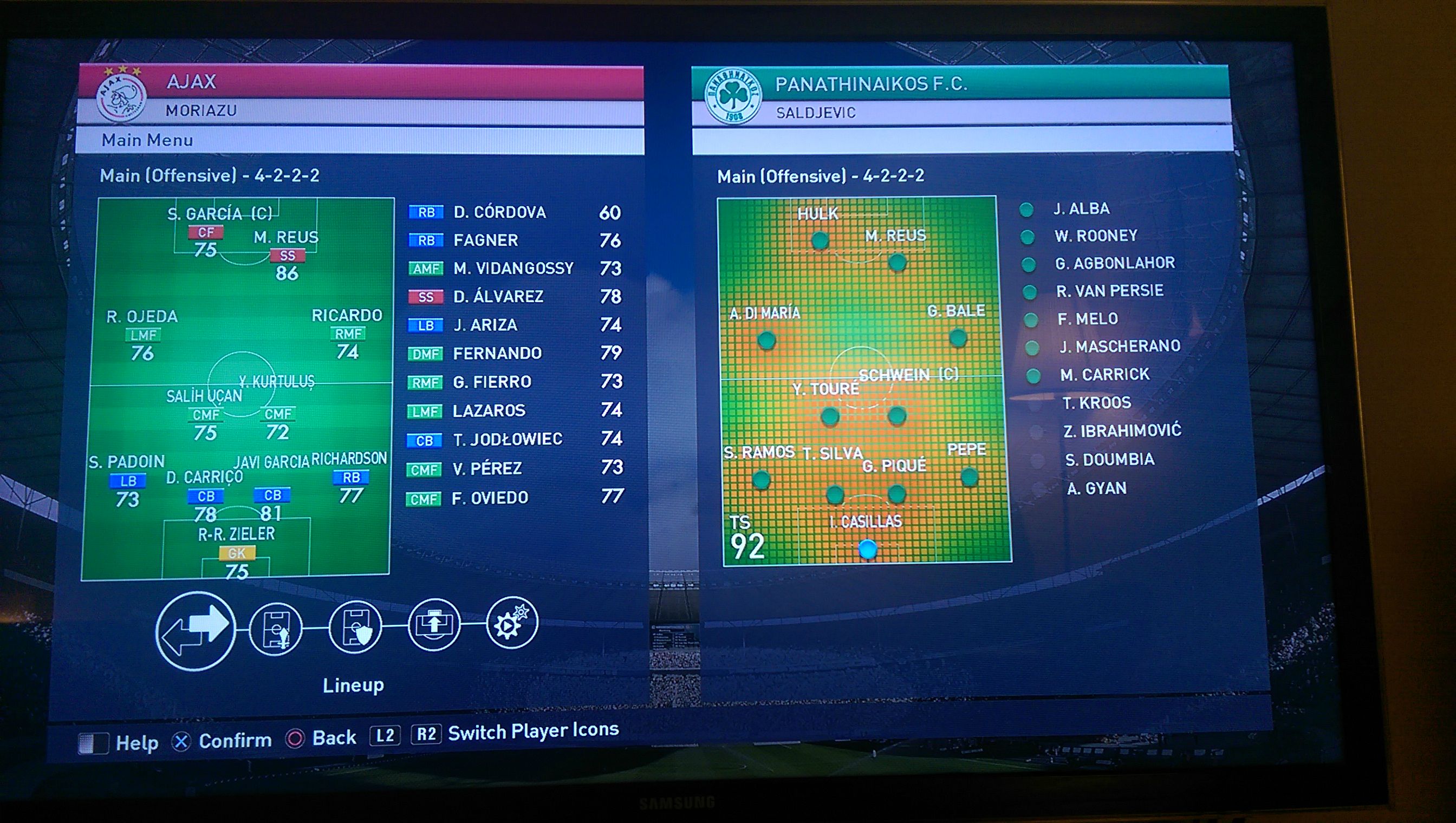Open the pitch icon with shield
Viewport: 1456px width, 823px height.
coord(355,626)
